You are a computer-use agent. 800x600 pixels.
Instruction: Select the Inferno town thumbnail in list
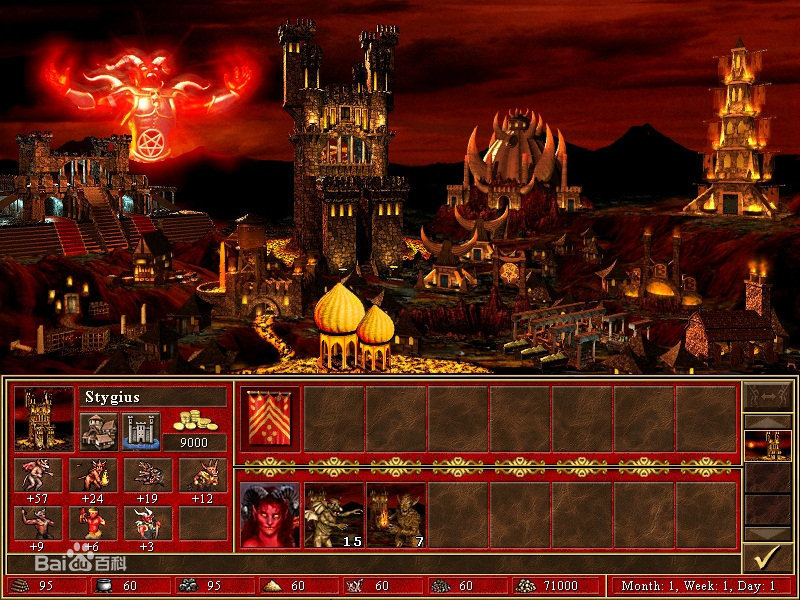point(767,444)
